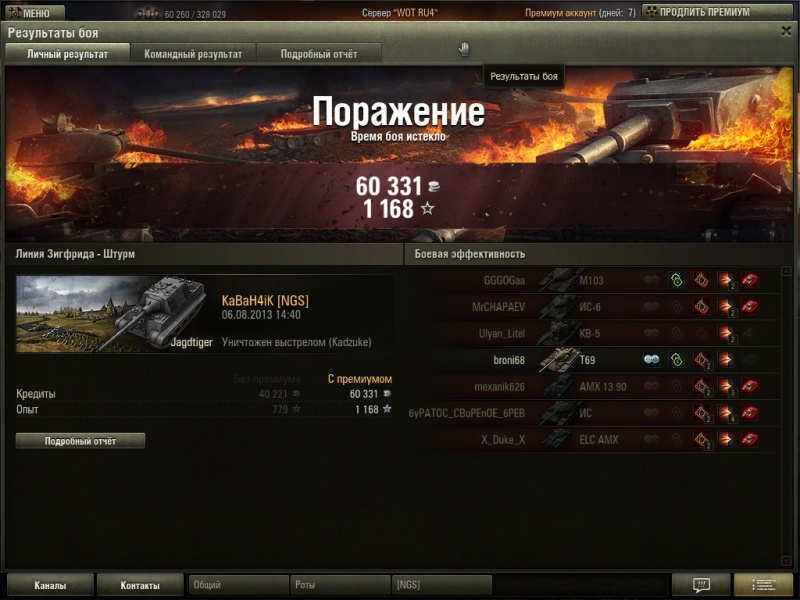
Task: Select the mexanik626 AMX 13 90 row
Action: [600, 386]
